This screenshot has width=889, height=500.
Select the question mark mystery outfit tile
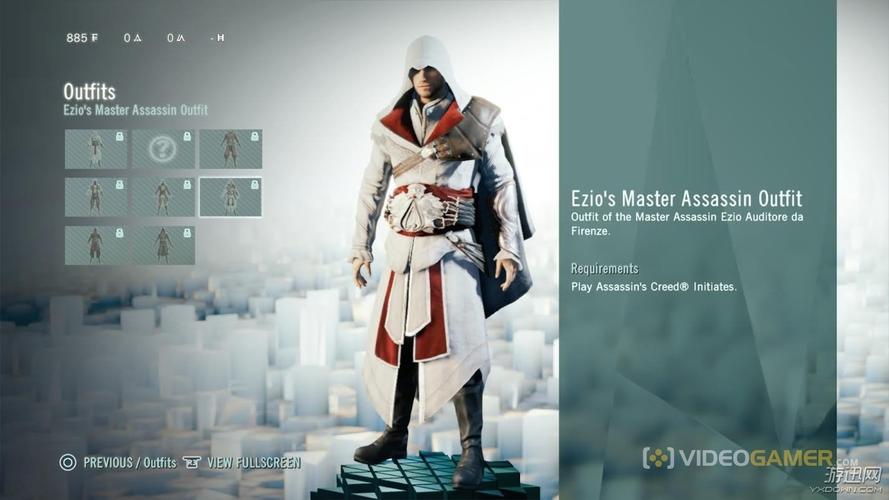(163, 149)
